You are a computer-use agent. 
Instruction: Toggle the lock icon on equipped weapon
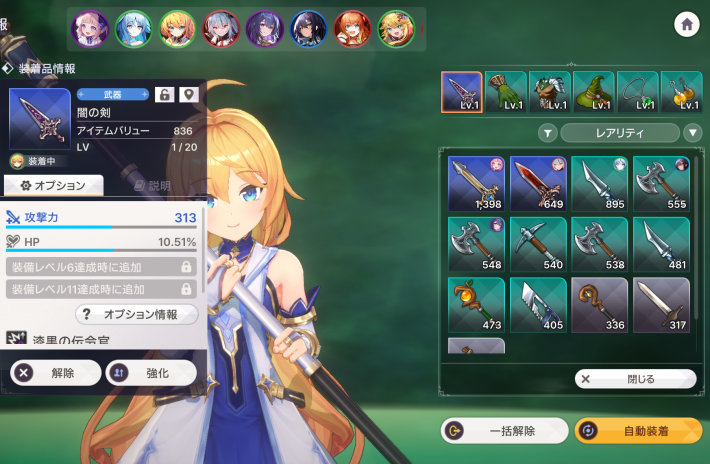[x=166, y=94]
